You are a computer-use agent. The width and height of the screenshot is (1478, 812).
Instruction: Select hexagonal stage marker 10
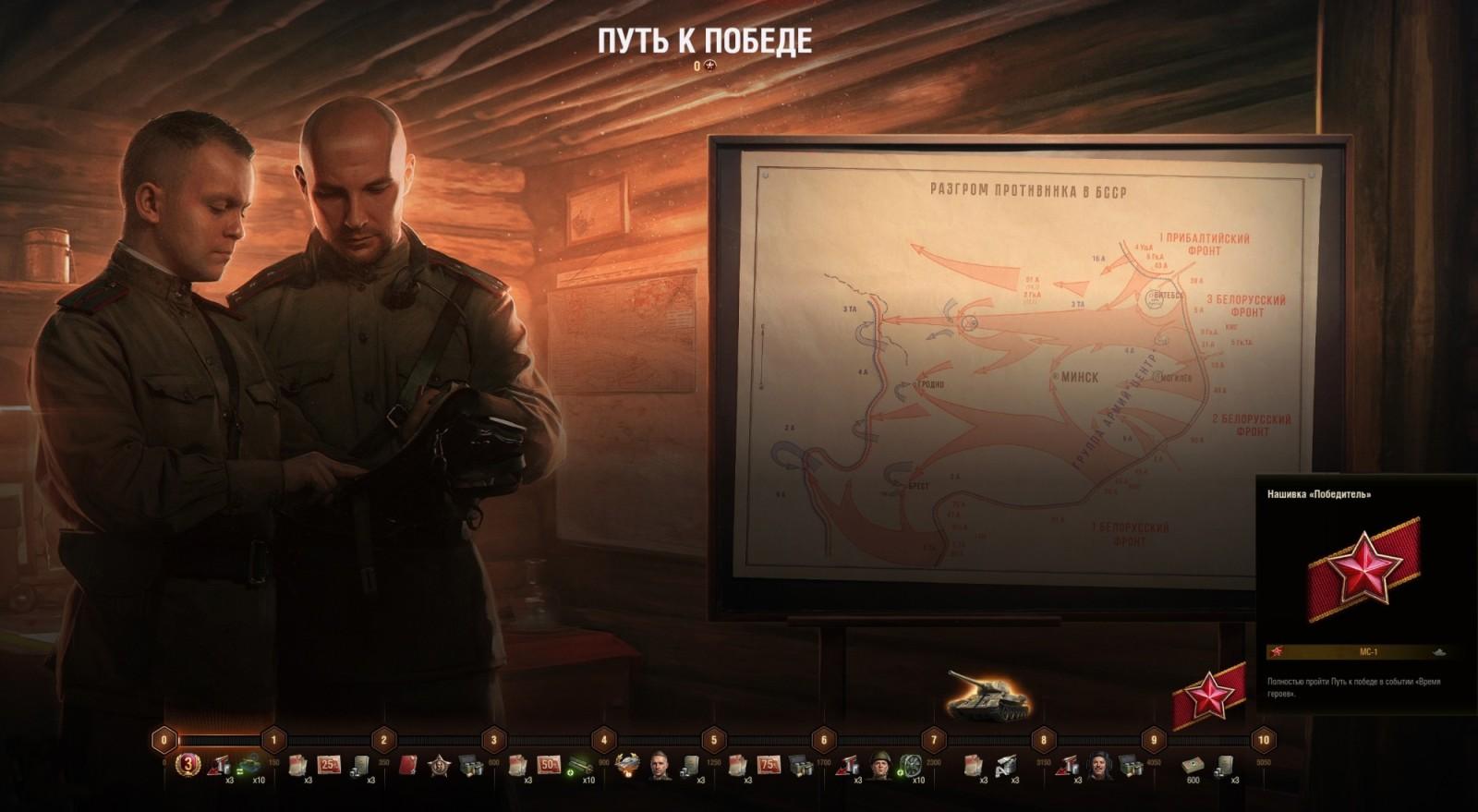point(1266,739)
